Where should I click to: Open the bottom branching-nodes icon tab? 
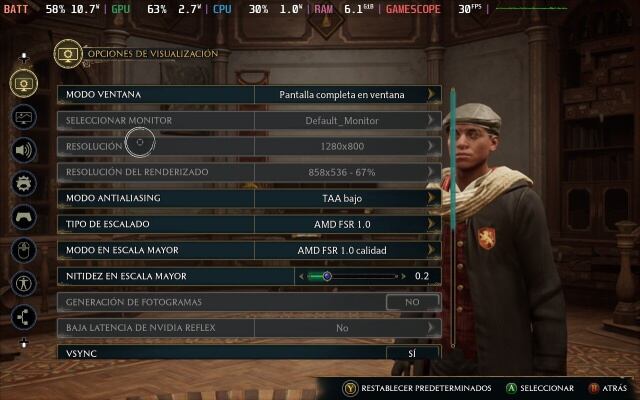[x=24, y=317]
